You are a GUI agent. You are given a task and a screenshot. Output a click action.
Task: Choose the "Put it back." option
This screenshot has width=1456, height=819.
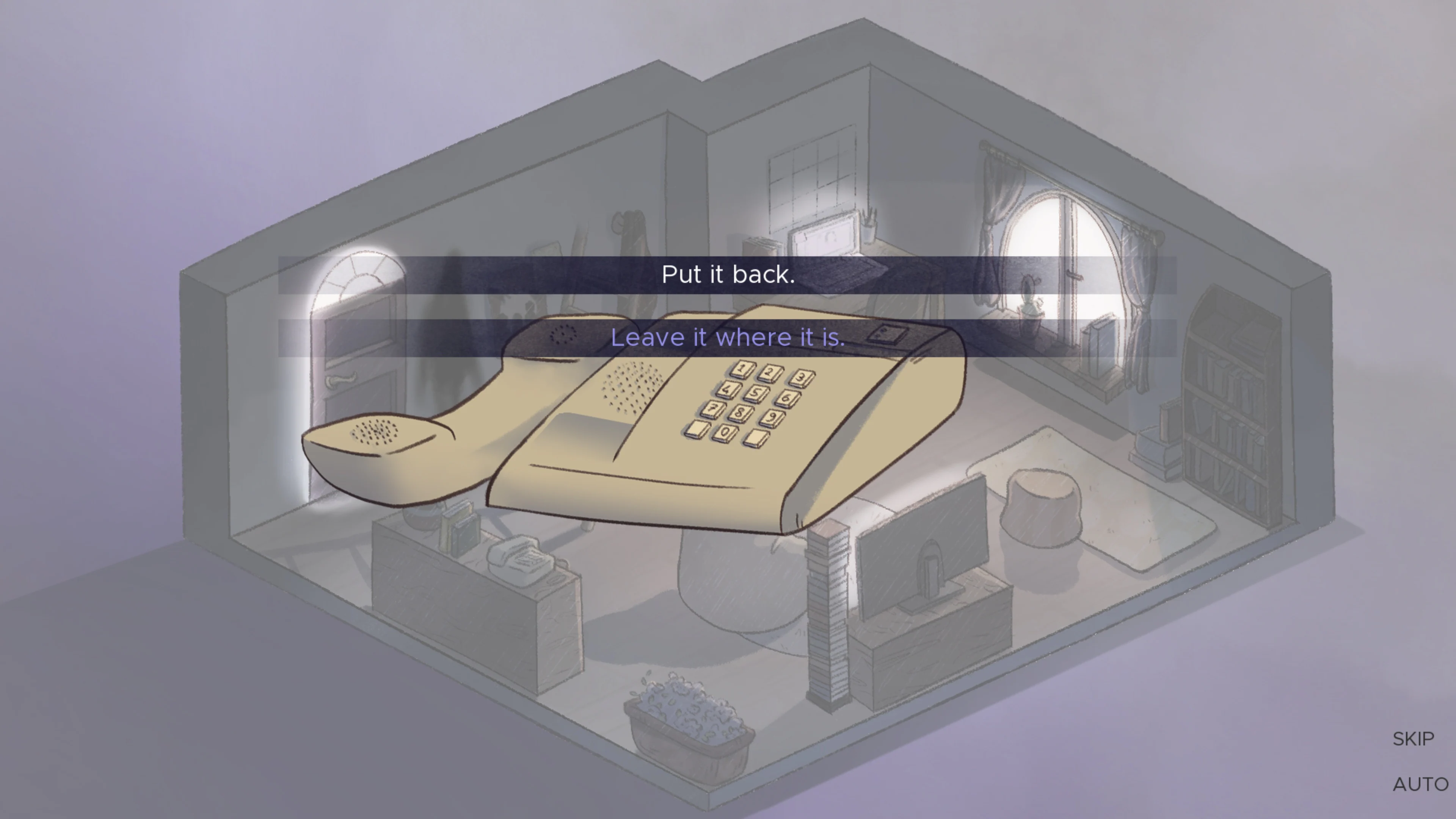coord(728,276)
